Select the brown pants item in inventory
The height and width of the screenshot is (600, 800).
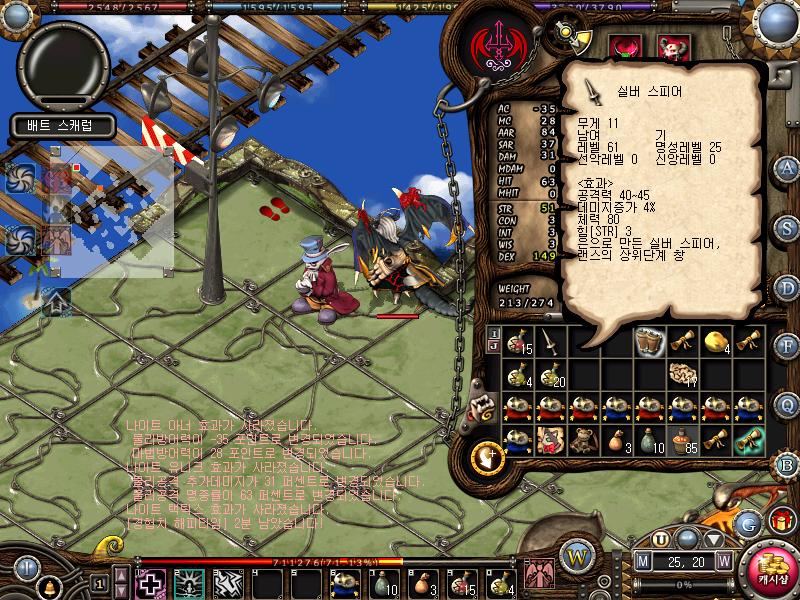click(650, 342)
